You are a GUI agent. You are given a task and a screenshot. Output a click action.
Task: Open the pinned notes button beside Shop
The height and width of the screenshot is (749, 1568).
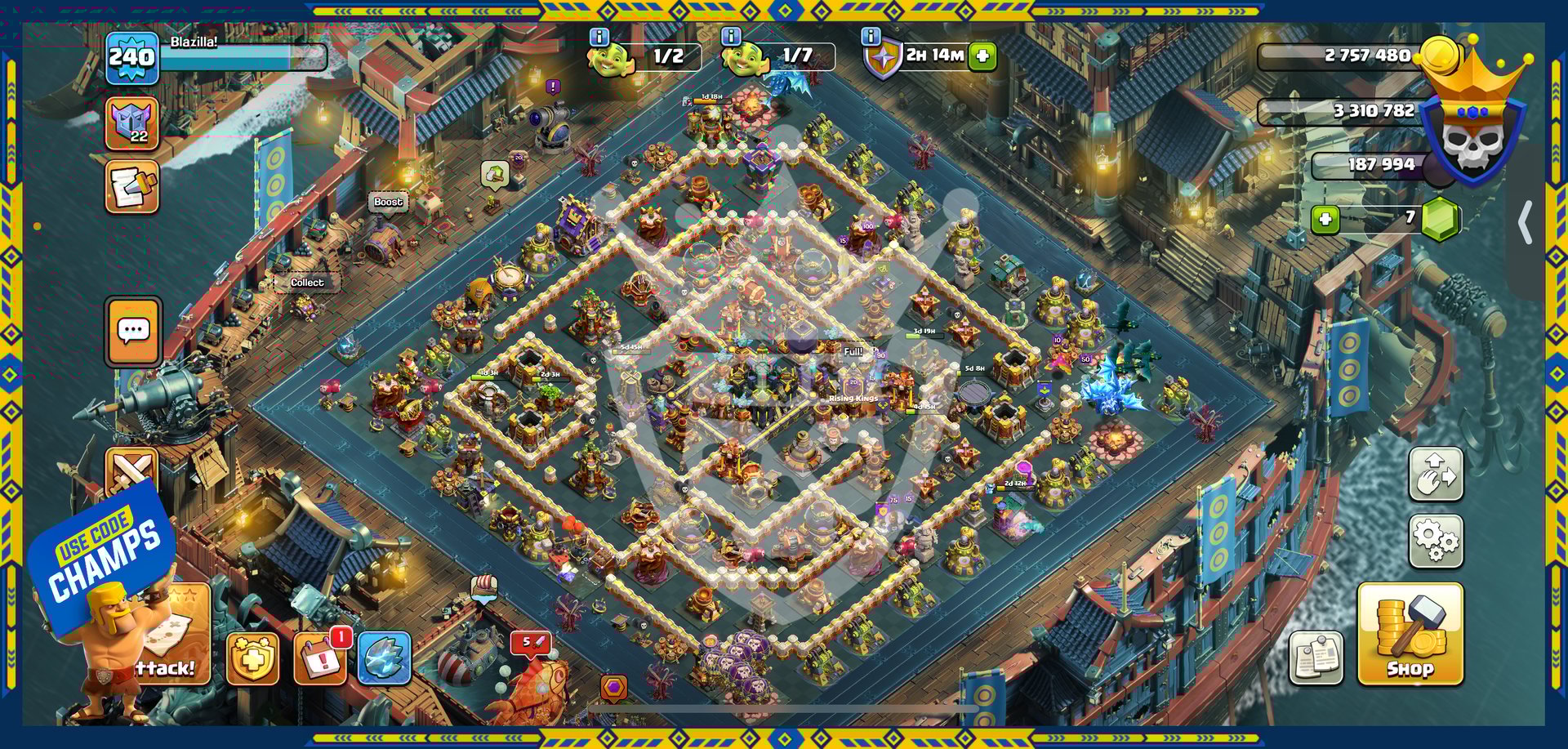point(1316,658)
